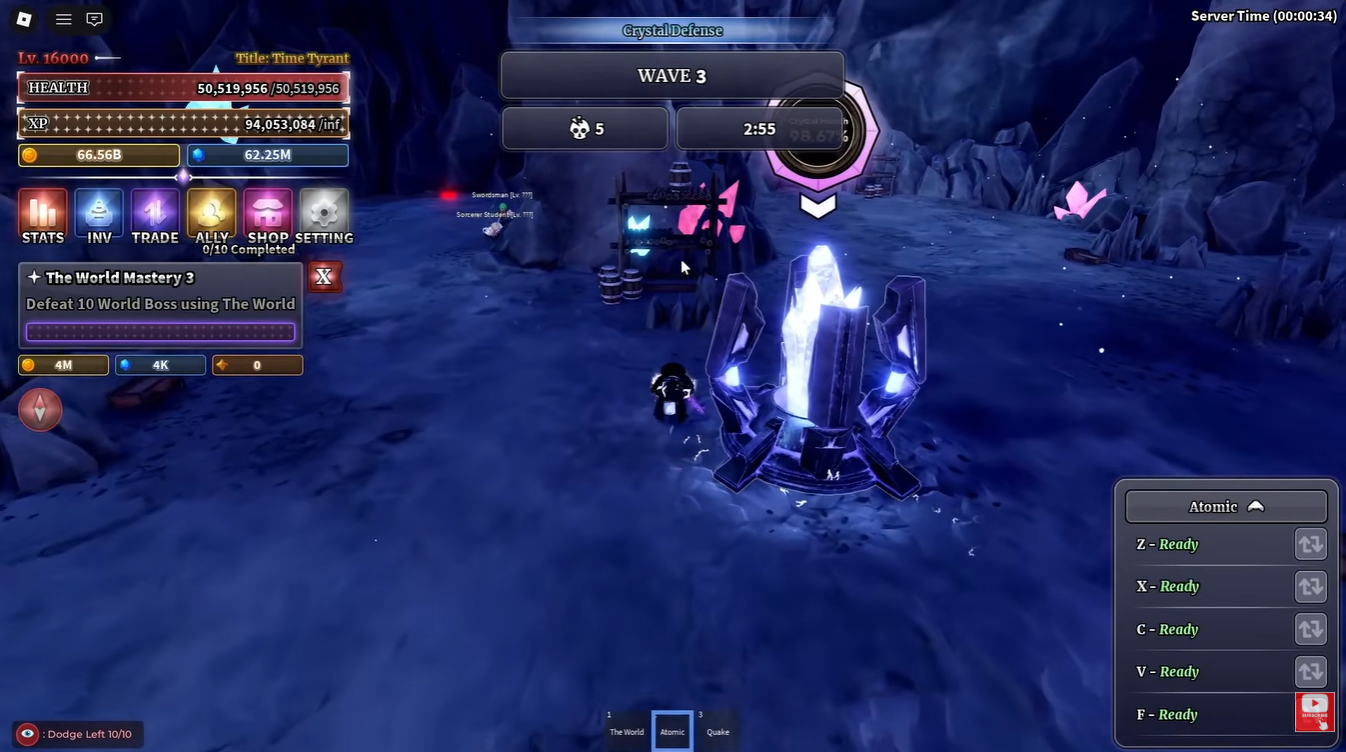Screen dimensions: 1346x752
Task: Switch to the Quake hotbar slot
Action: tap(718, 731)
